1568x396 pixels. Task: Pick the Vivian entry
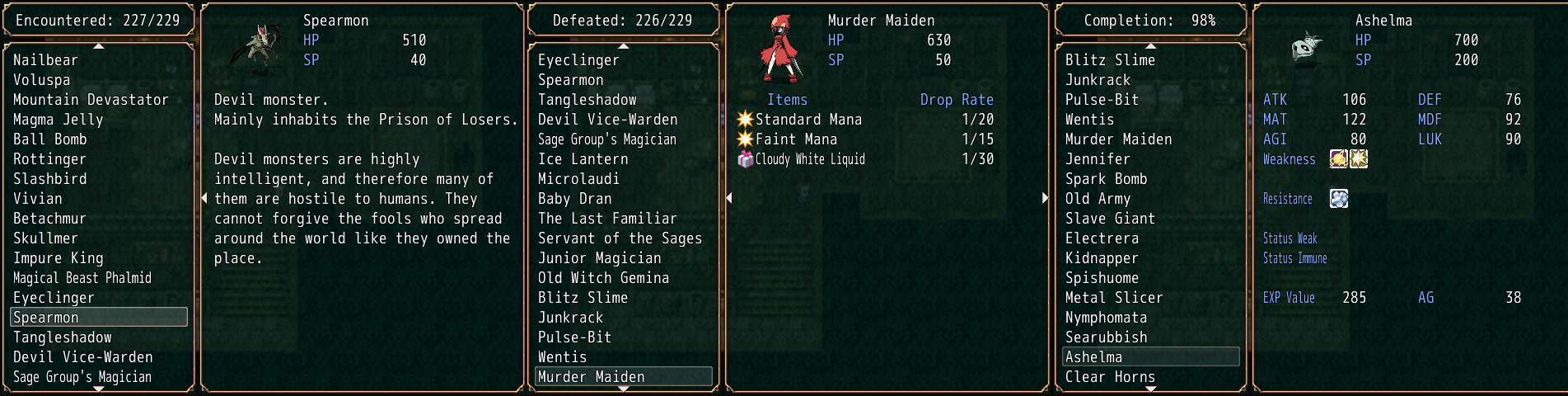pyautogui.click(x=37, y=199)
